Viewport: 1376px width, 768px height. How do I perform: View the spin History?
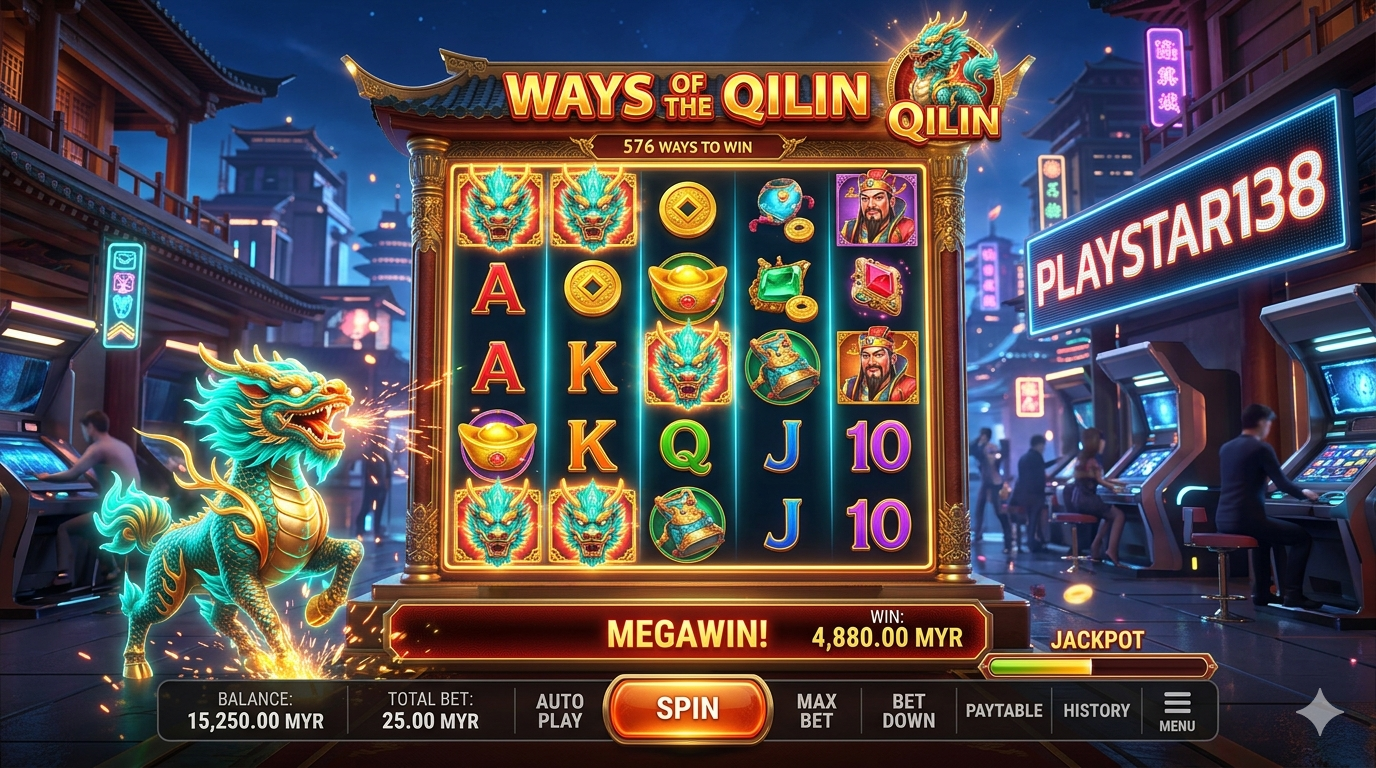pyautogui.click(x=1096, y=710)
